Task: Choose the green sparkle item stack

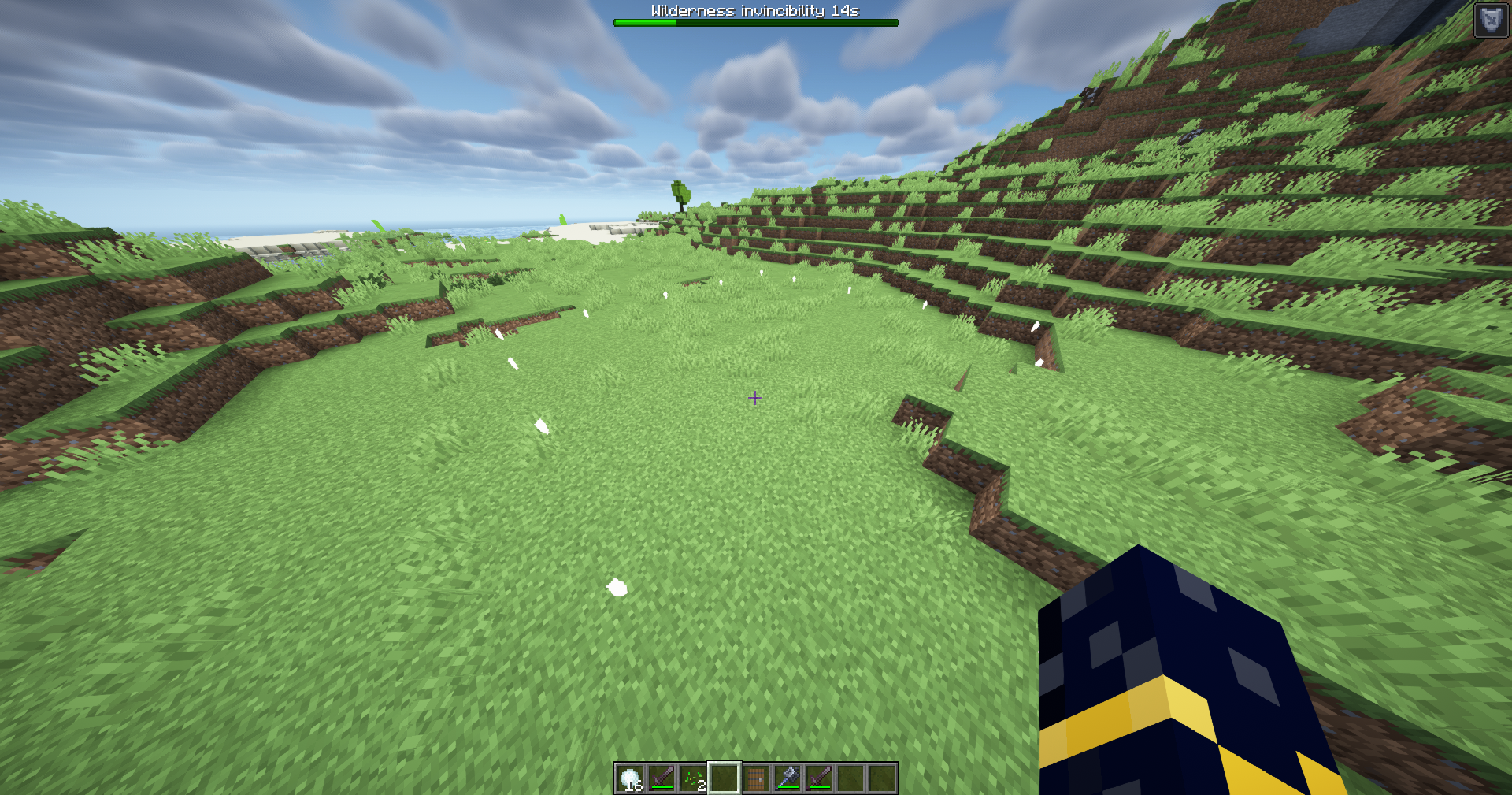Action: [693, 778]
